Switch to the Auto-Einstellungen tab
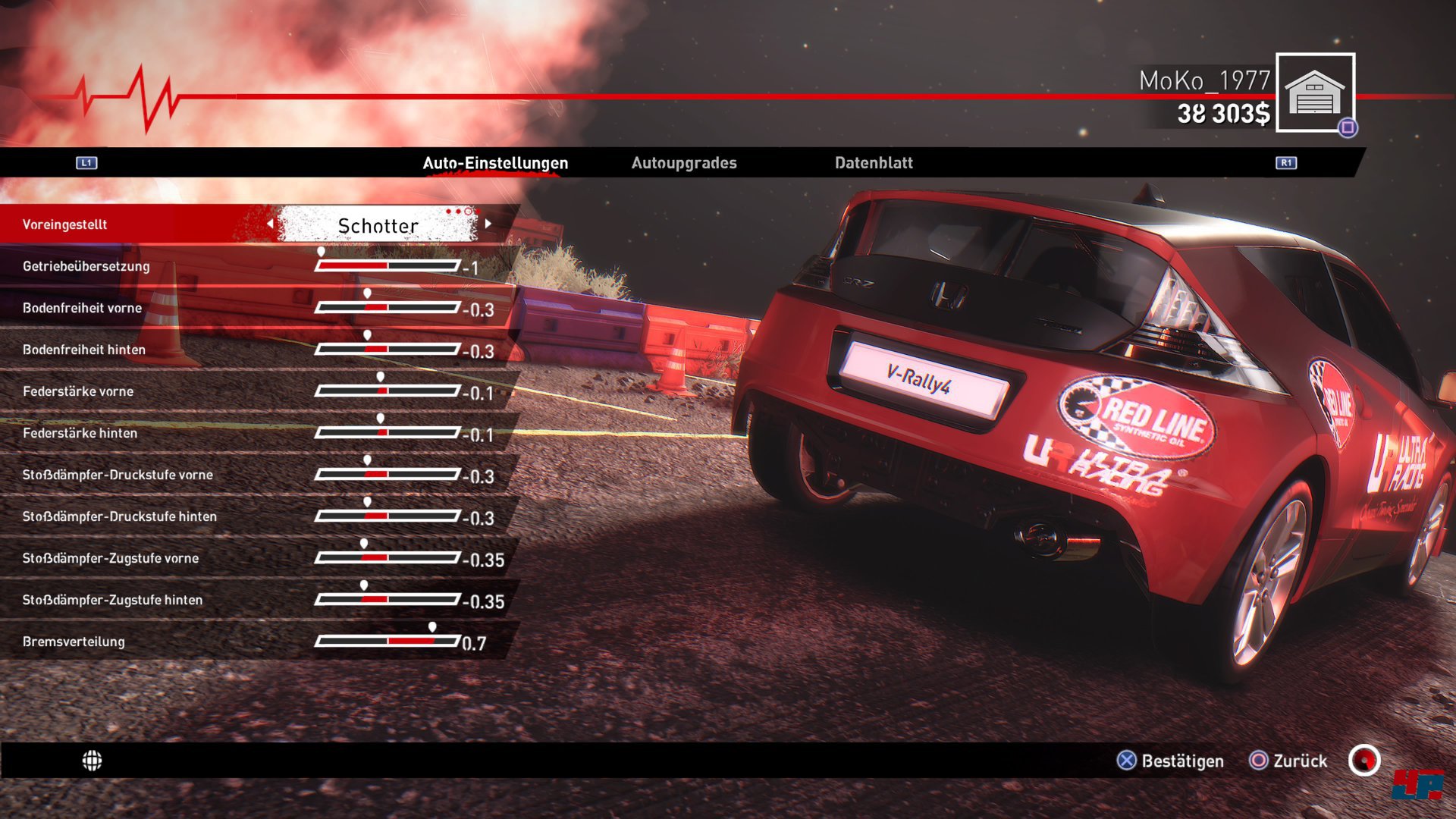The height and width of the screenshot is (819, 1456). (x=495, y=163)
